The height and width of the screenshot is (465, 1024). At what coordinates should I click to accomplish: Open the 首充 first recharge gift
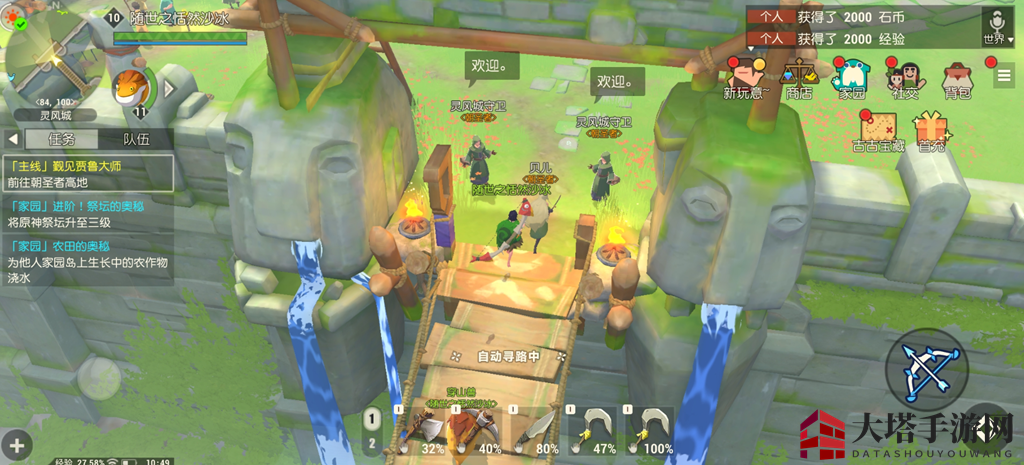(x=931, y=128)
